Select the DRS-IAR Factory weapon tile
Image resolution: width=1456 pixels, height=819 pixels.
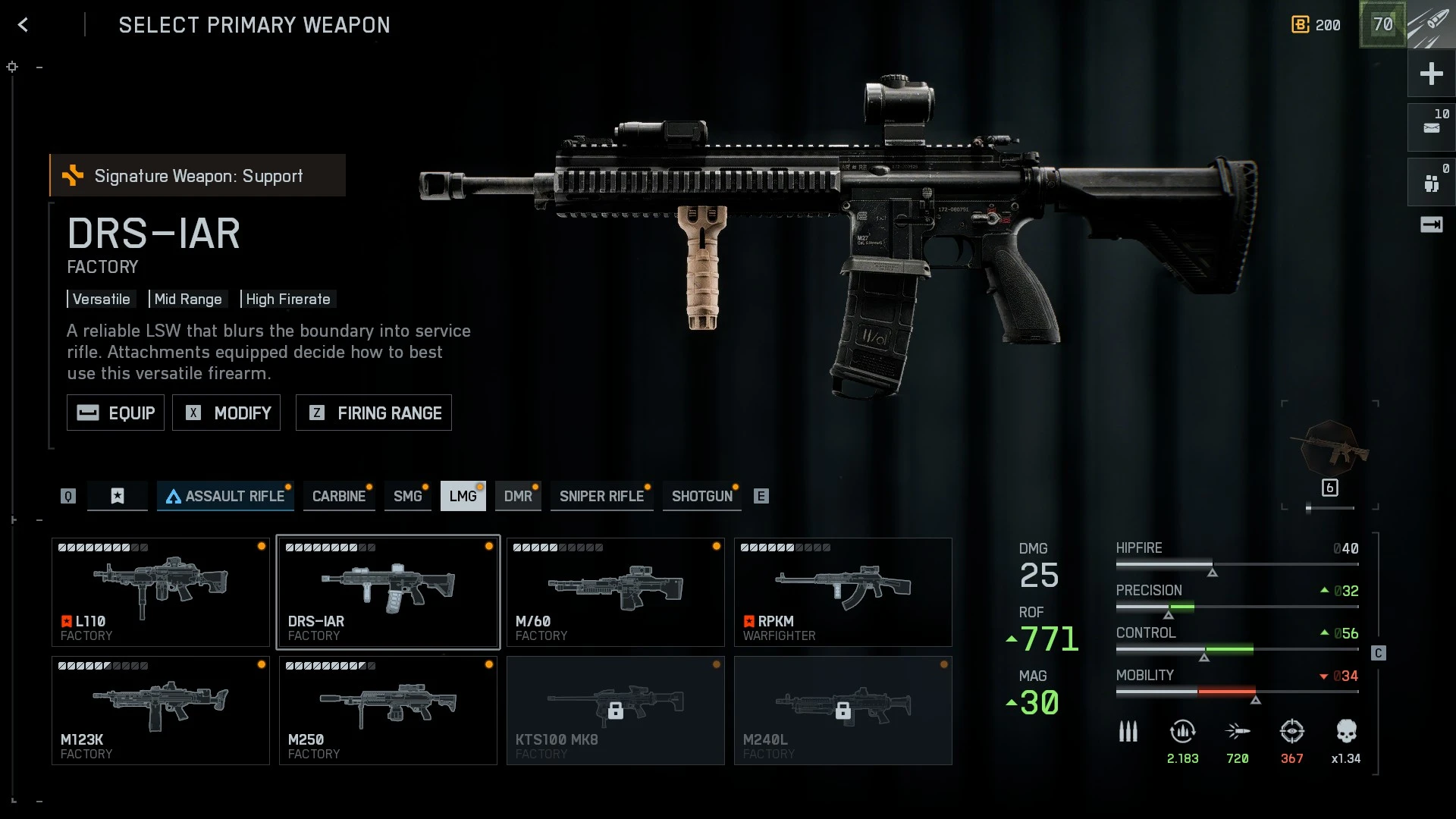(388, 592)
